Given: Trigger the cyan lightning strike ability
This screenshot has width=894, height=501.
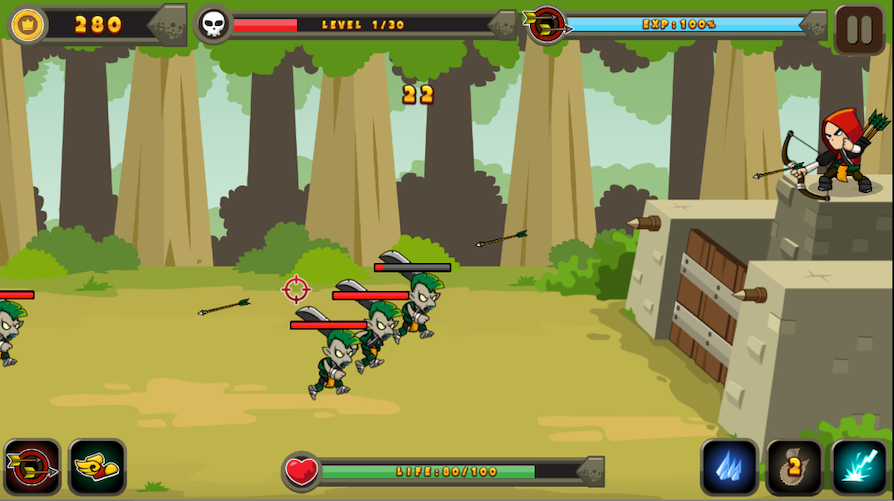Looking at the screenshot, I should [x=859, y=467].
